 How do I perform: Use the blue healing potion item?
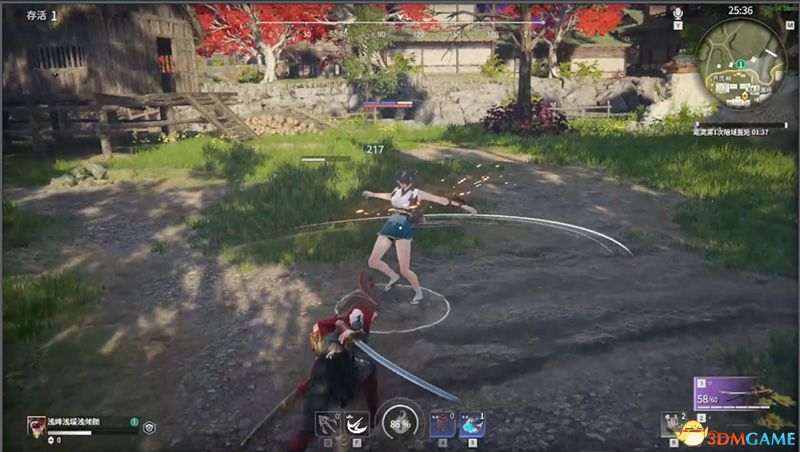point(472,424)
